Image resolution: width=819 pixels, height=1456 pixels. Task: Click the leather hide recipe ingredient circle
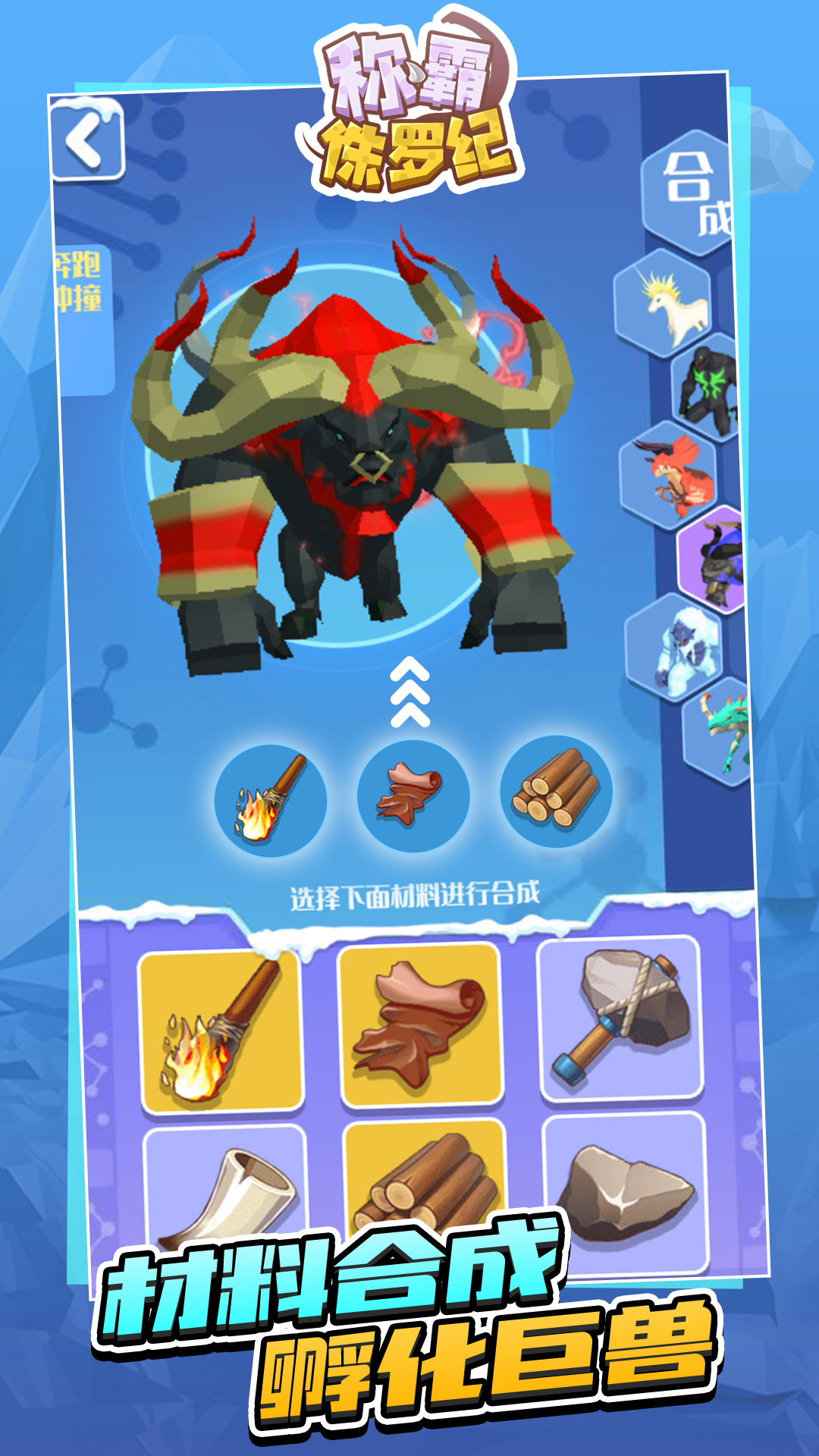pyautogui.click(x=413, y=796)
